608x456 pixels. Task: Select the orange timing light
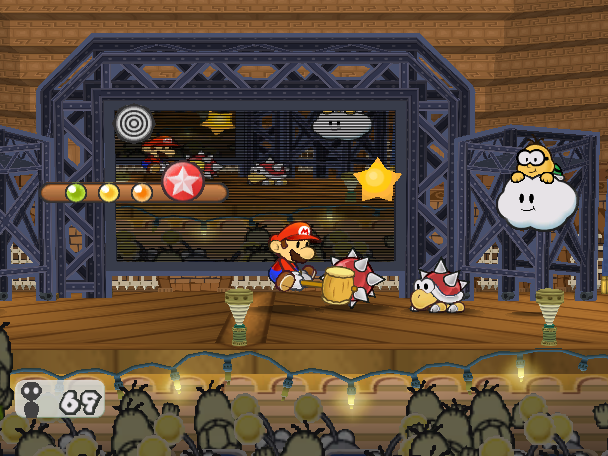pos(142,192)
